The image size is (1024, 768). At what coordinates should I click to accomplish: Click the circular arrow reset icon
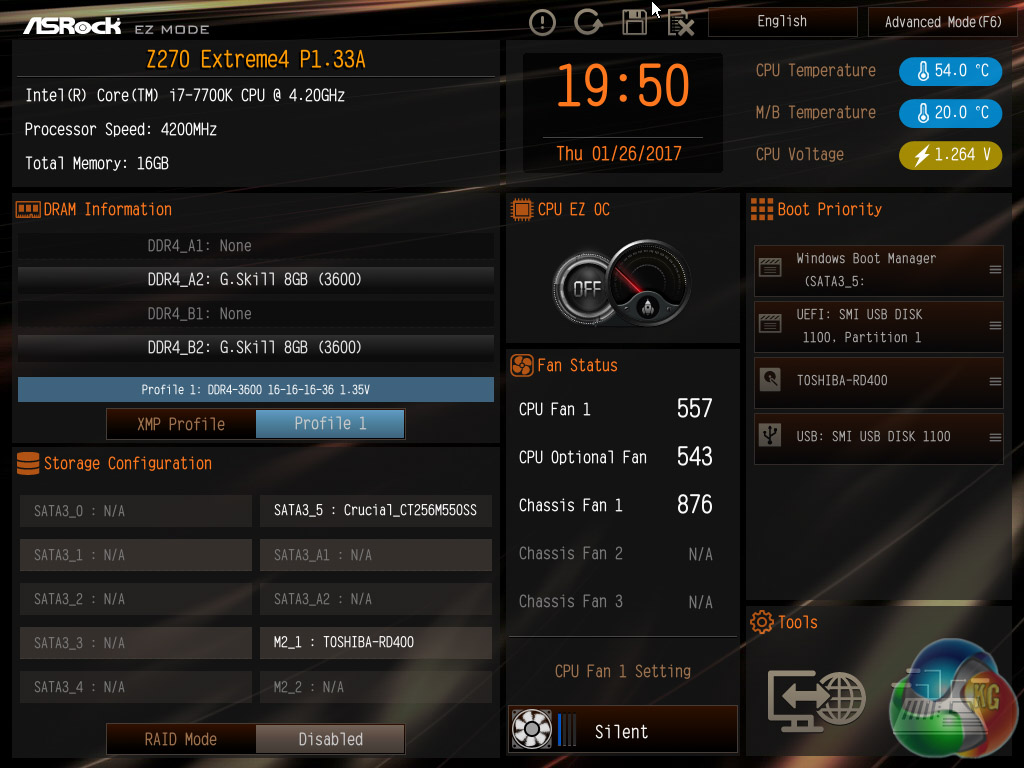click(x=588, y=22)
